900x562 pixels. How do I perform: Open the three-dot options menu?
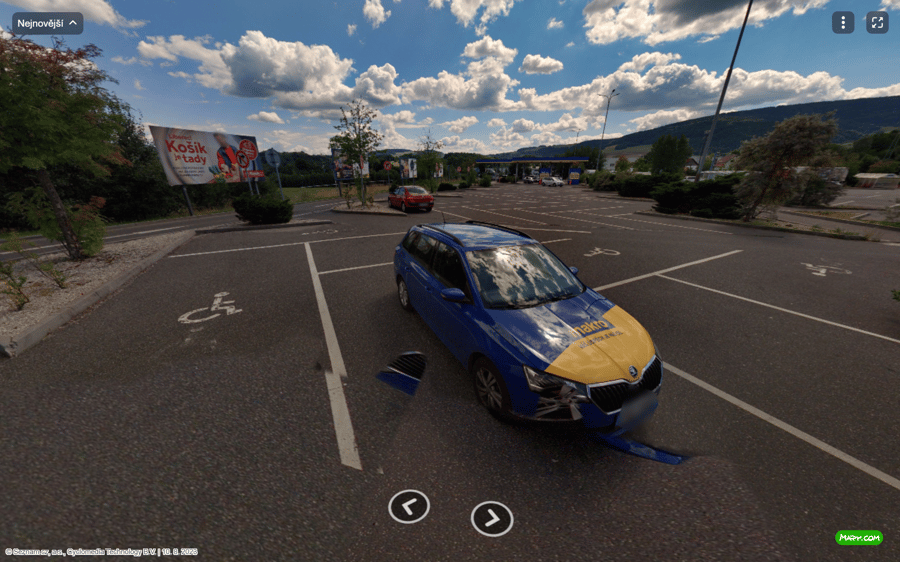pyautogui.click(x=843, y=23)
